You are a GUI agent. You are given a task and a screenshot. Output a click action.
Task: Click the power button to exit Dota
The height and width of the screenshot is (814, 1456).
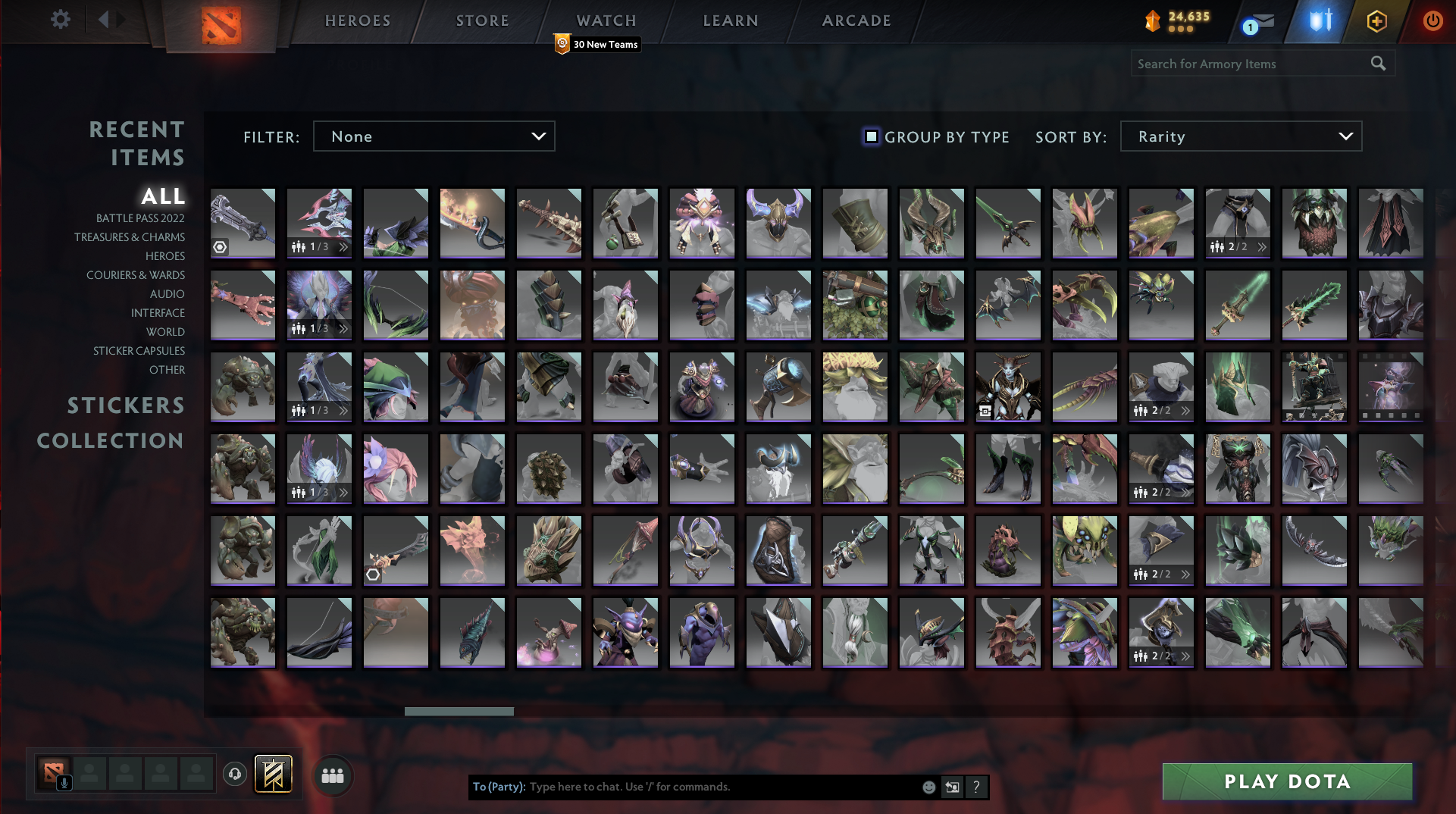click(x=1433, y=20)
